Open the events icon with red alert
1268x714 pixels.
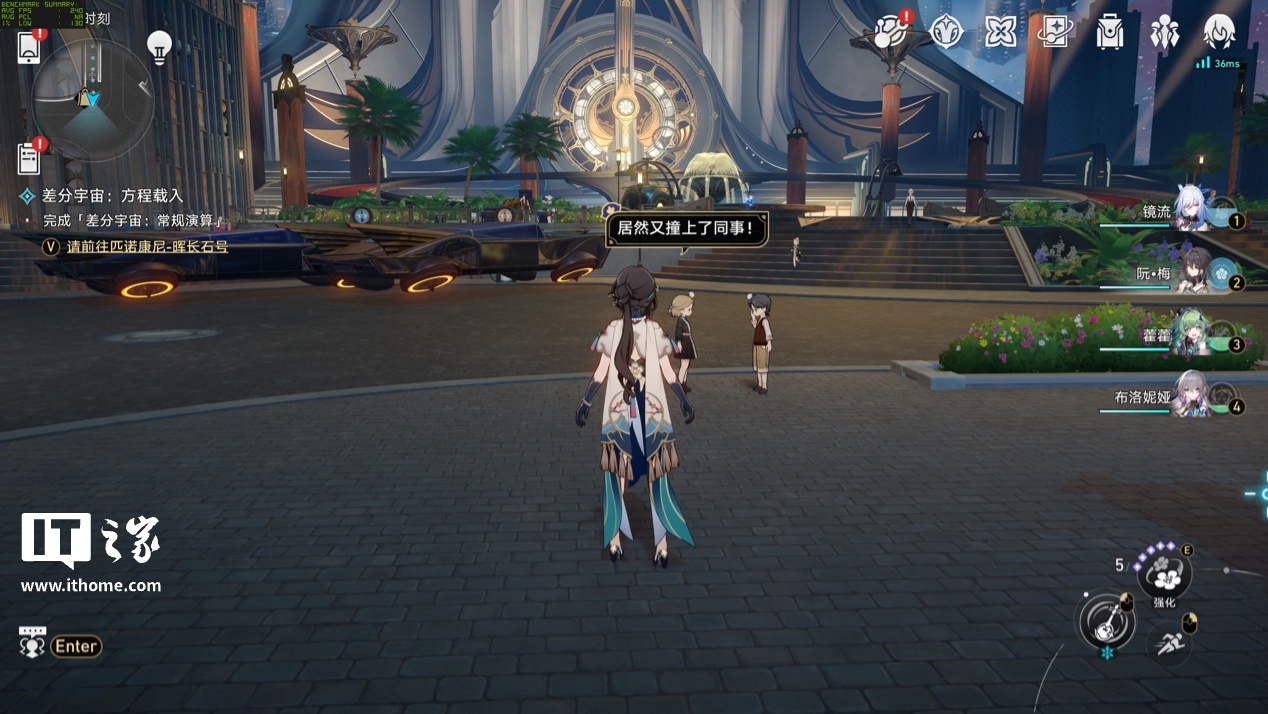coord(890,32)
